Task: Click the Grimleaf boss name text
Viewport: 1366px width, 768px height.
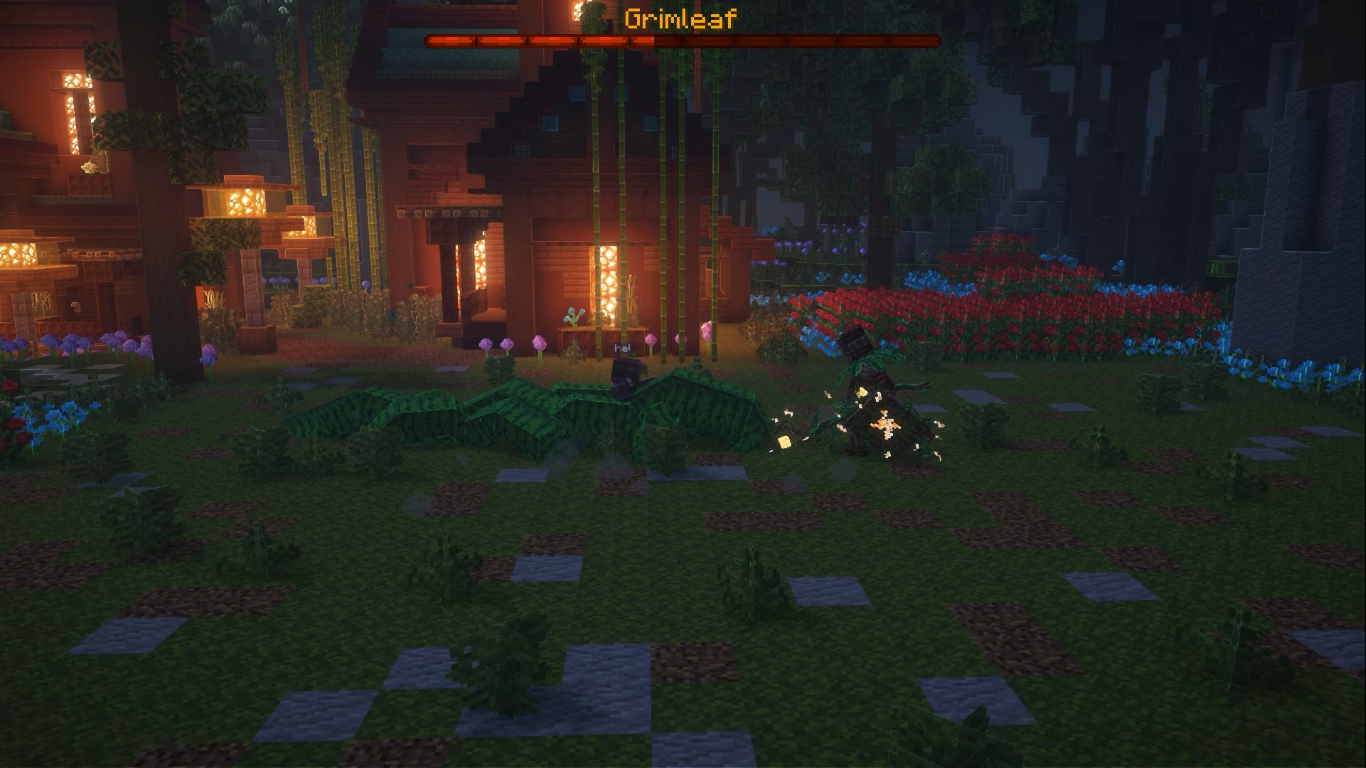Action: coord(680,16)
